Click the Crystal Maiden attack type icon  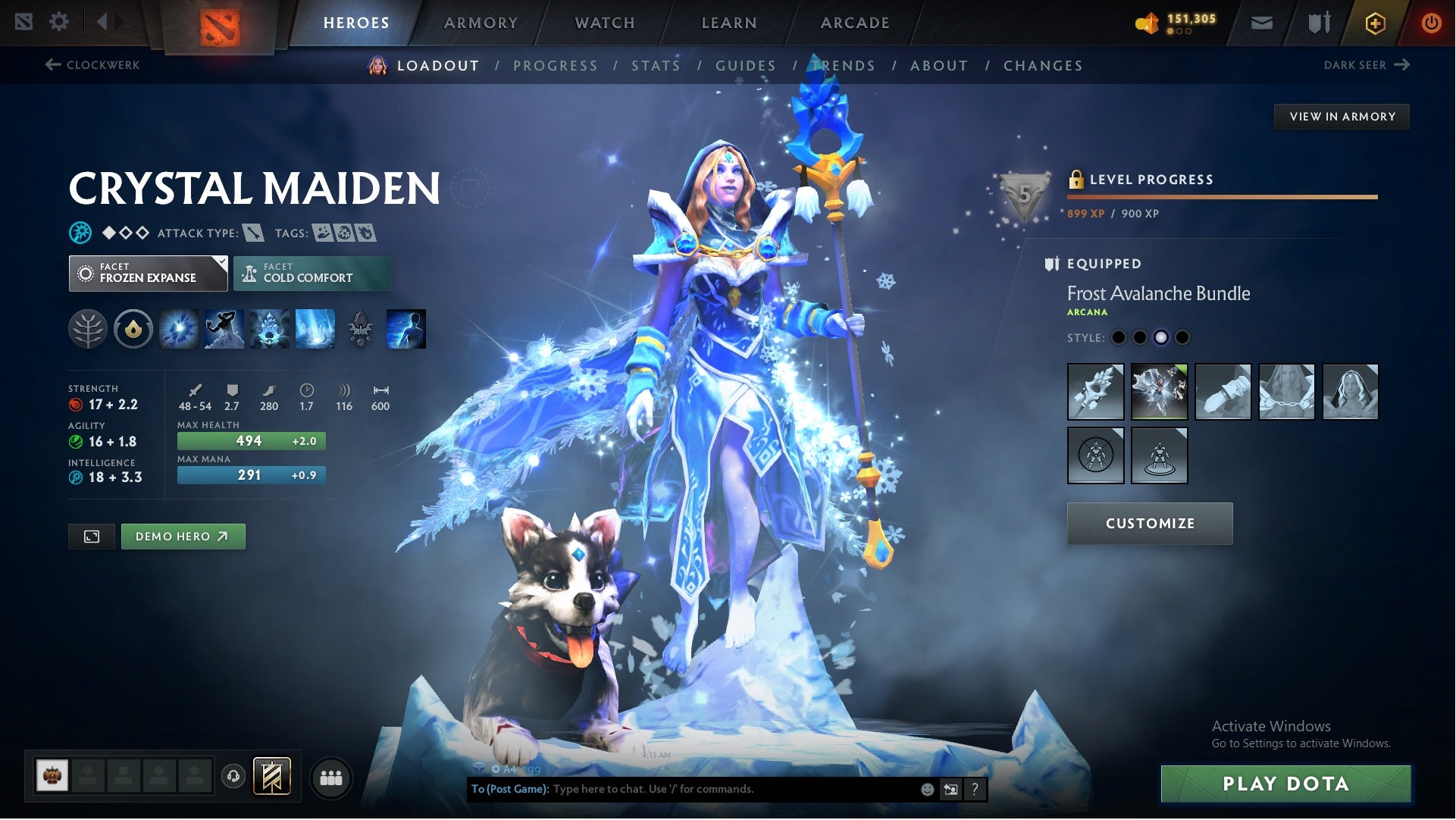tap(254, 233)
